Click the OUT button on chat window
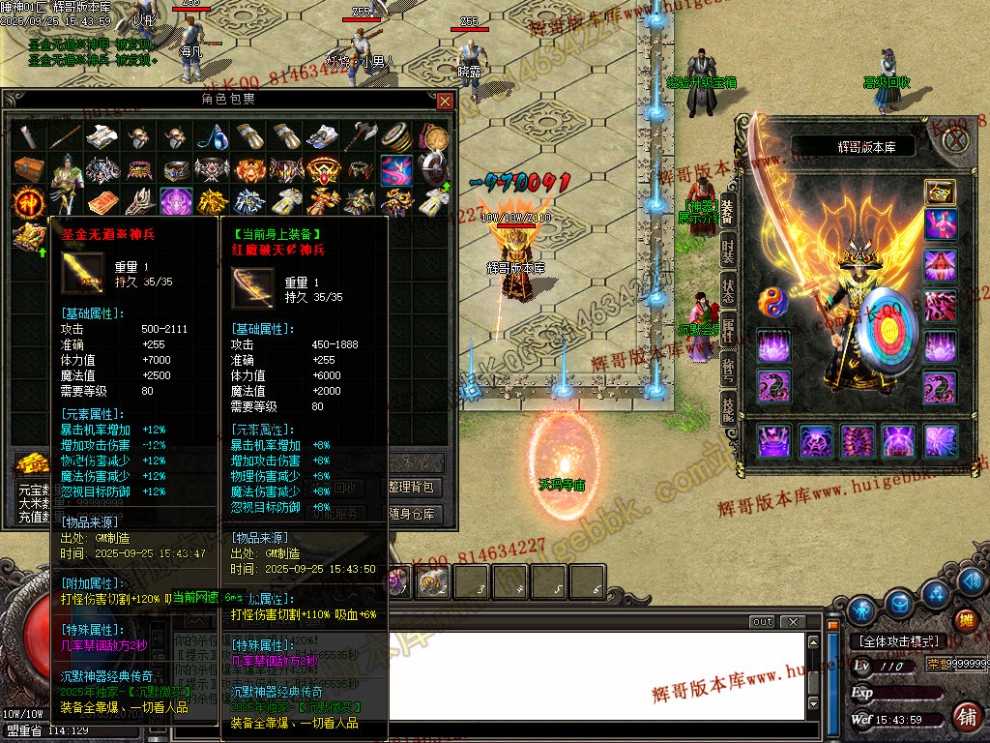The width and height of the screenshot is (990, 743). (762, 622)
